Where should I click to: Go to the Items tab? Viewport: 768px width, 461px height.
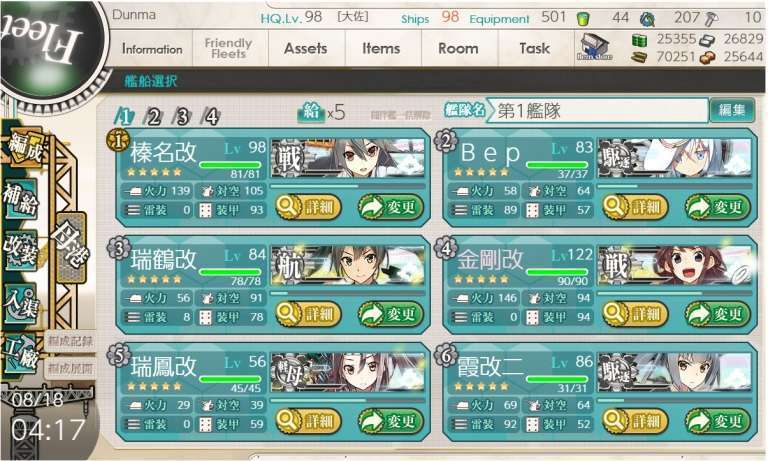coord(381,49)
